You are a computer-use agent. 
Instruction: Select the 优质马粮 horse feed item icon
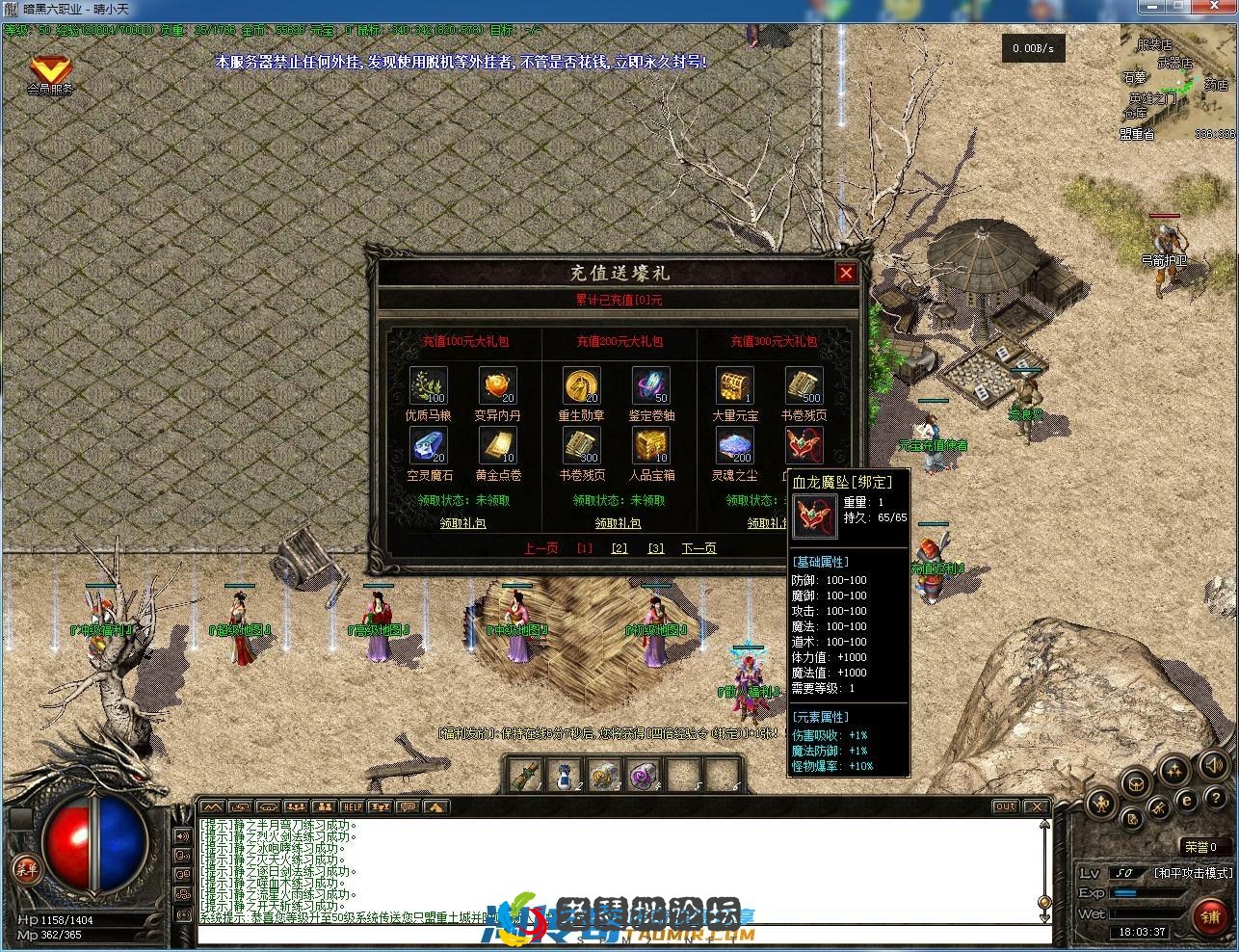(428, 385)
